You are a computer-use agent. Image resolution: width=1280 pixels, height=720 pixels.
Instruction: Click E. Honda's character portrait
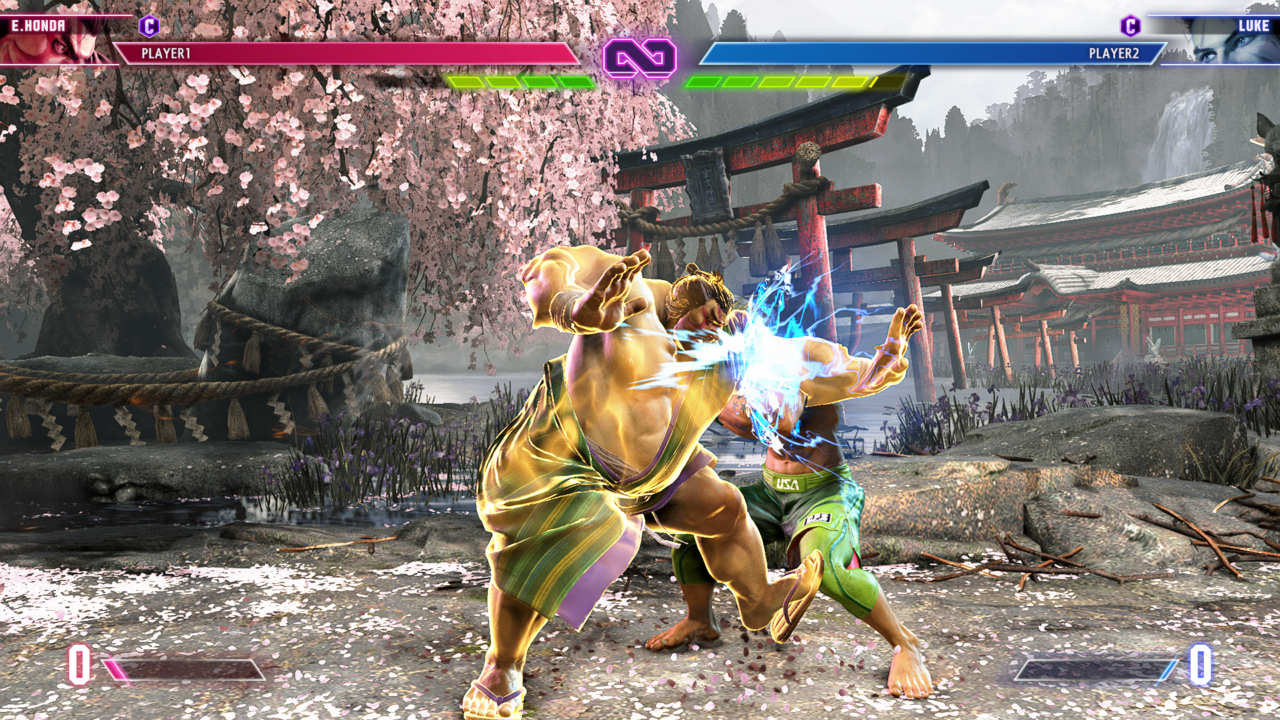60,42
